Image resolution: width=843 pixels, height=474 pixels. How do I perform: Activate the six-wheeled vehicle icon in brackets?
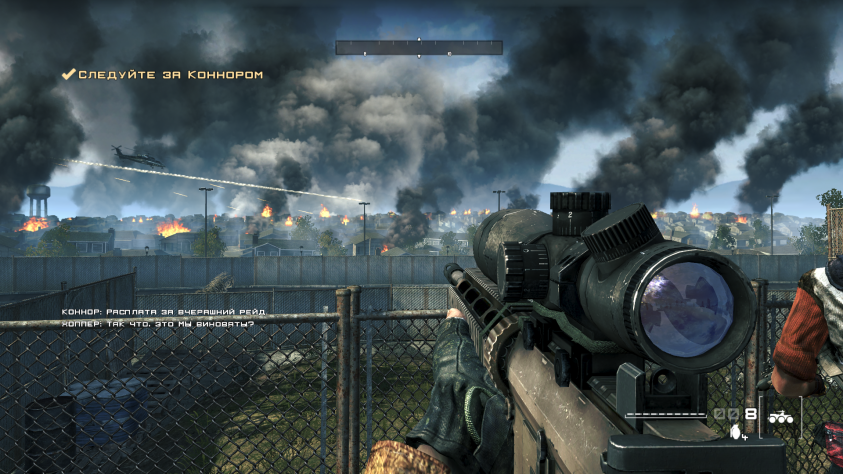point(780,418)
